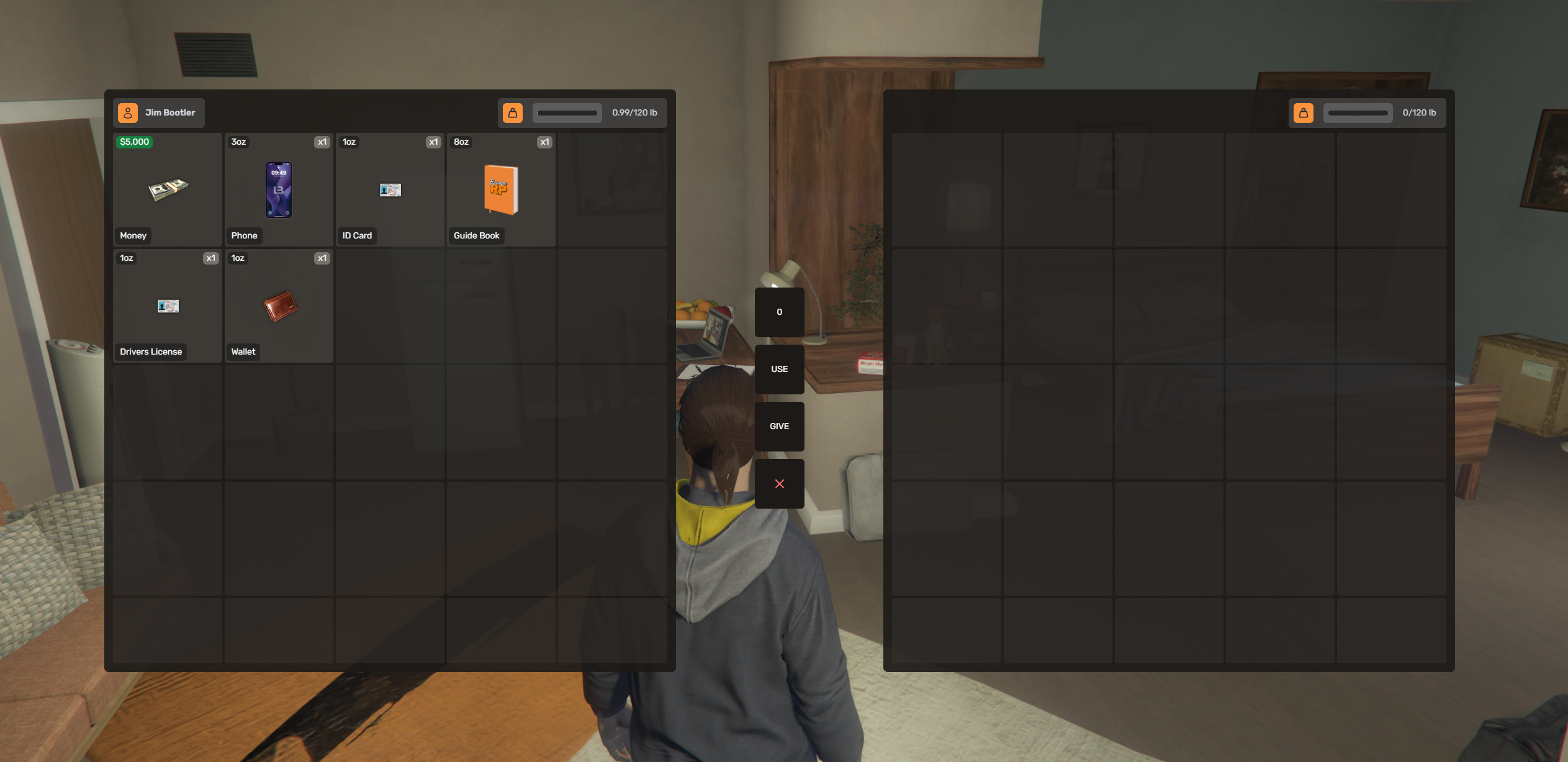
Task: Toggle the lock on the right inventory panel
Action: click(1304, 112)
